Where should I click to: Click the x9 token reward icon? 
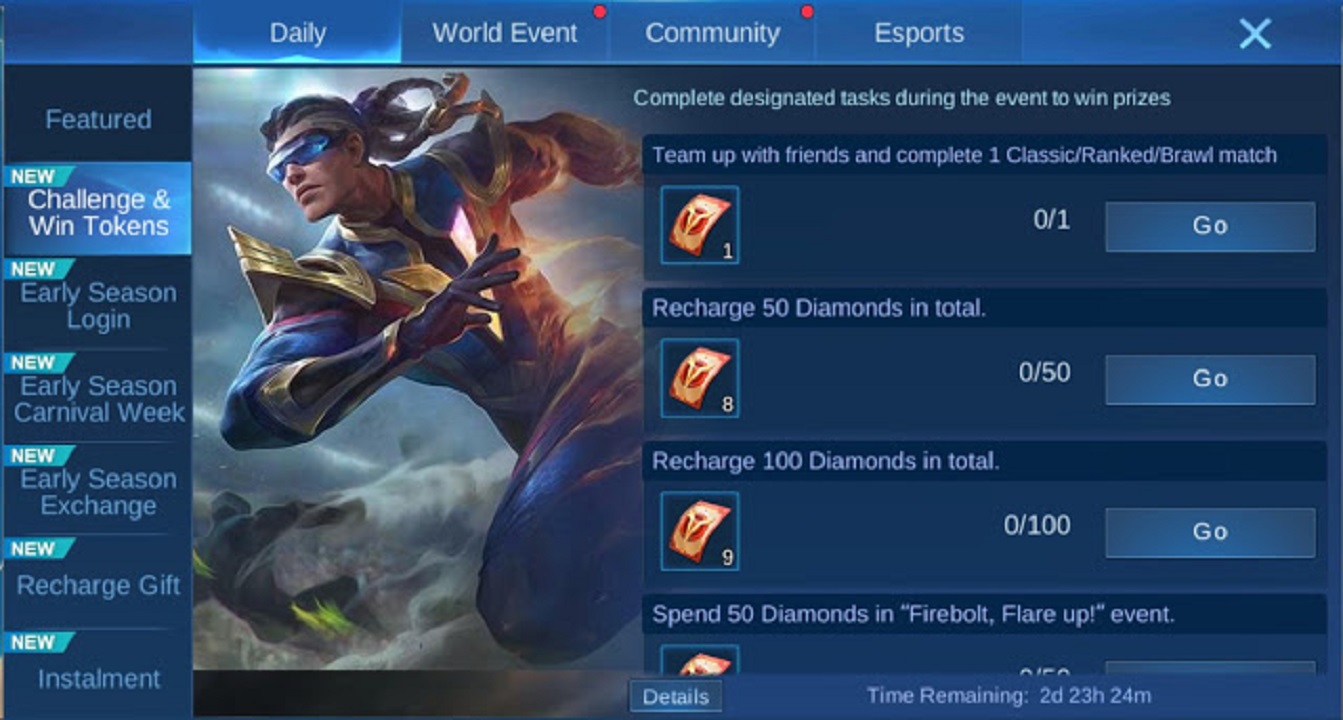tap(699, 531)
